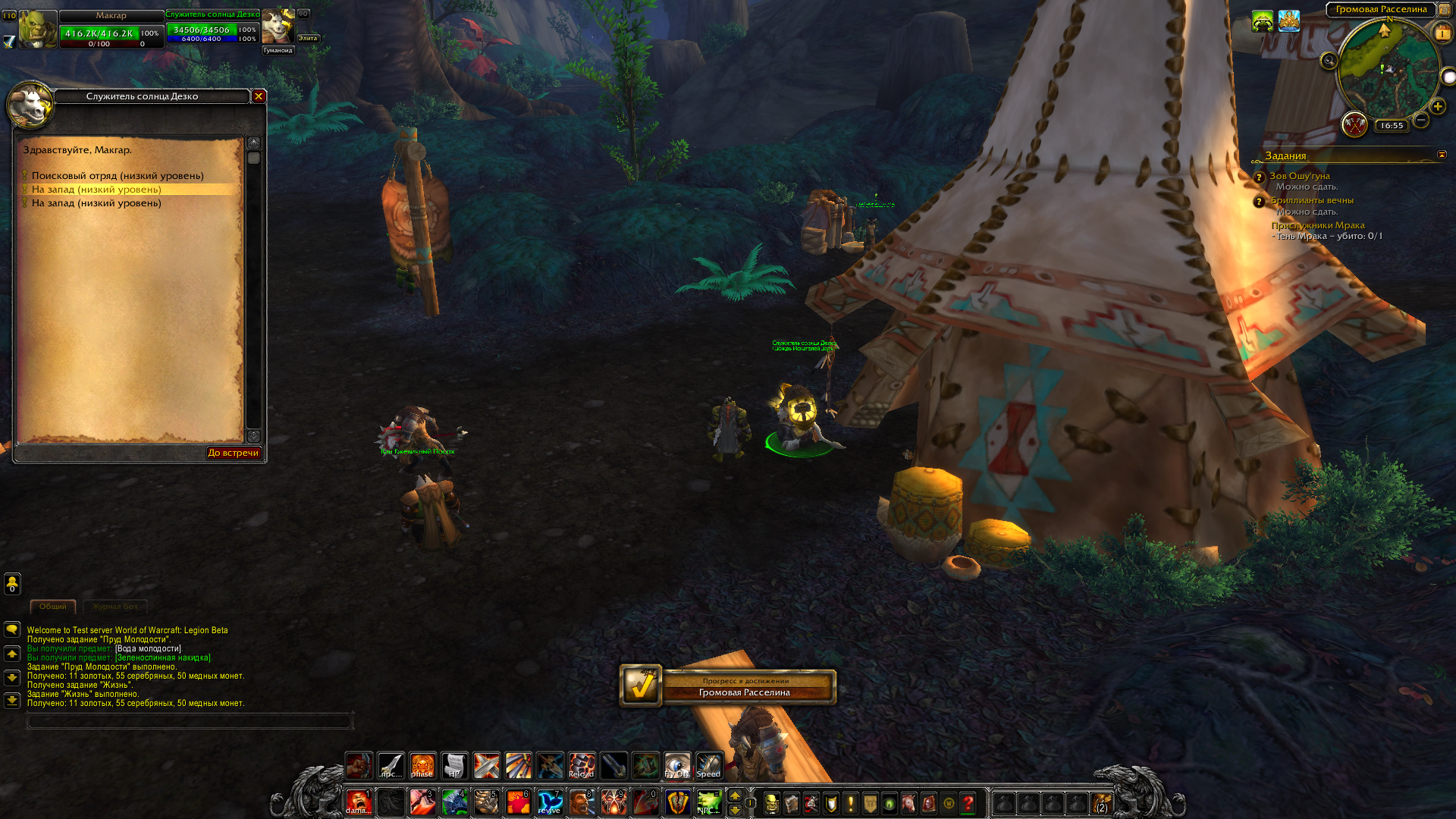The width and height of the screenshot is (1456, 819).
Task: Click the 'До встречи' goodbye button
Action: click(234, 453)
